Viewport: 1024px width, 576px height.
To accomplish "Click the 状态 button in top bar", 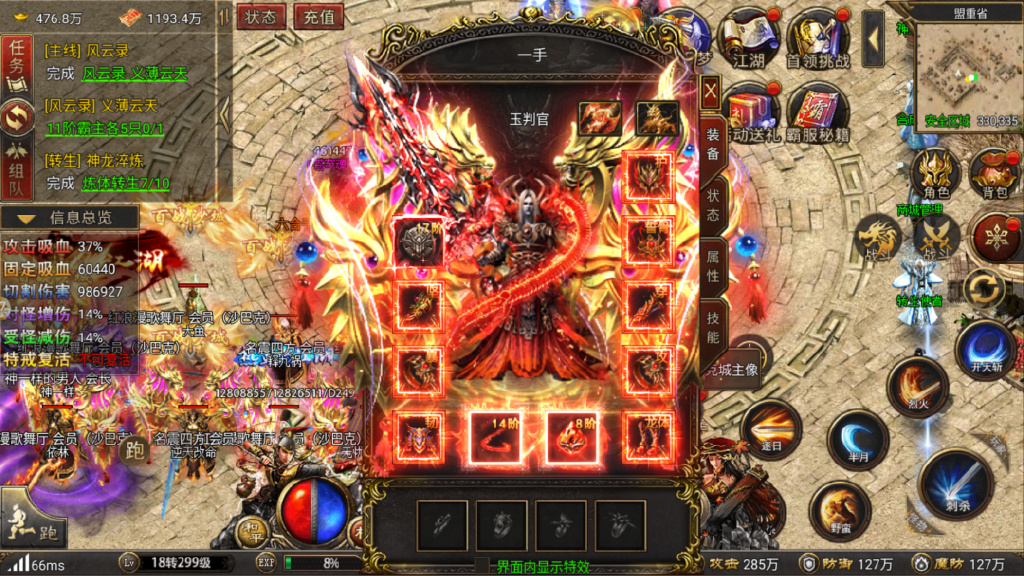I will click(262, 17).
